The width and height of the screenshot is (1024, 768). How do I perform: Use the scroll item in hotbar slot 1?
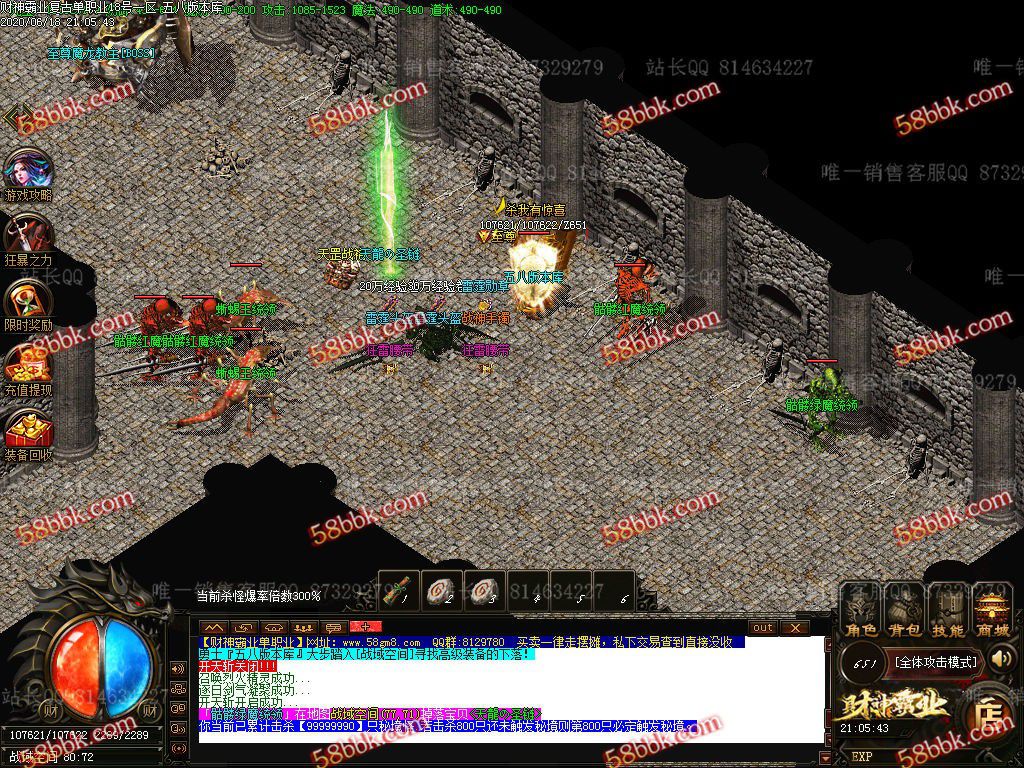coord(399,588)
